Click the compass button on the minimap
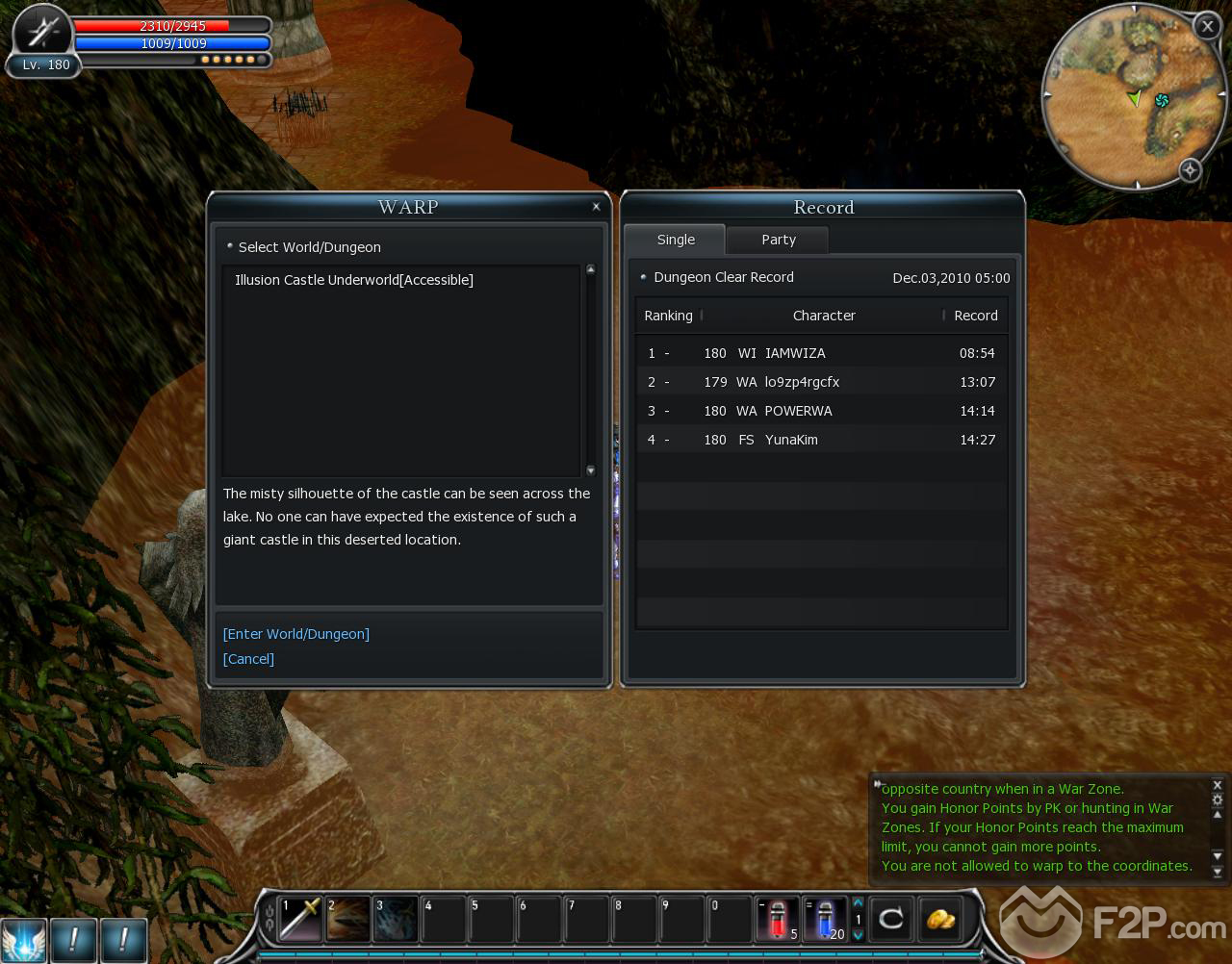This screenshot has width=1232, height=964. [x=1190, y=170]
